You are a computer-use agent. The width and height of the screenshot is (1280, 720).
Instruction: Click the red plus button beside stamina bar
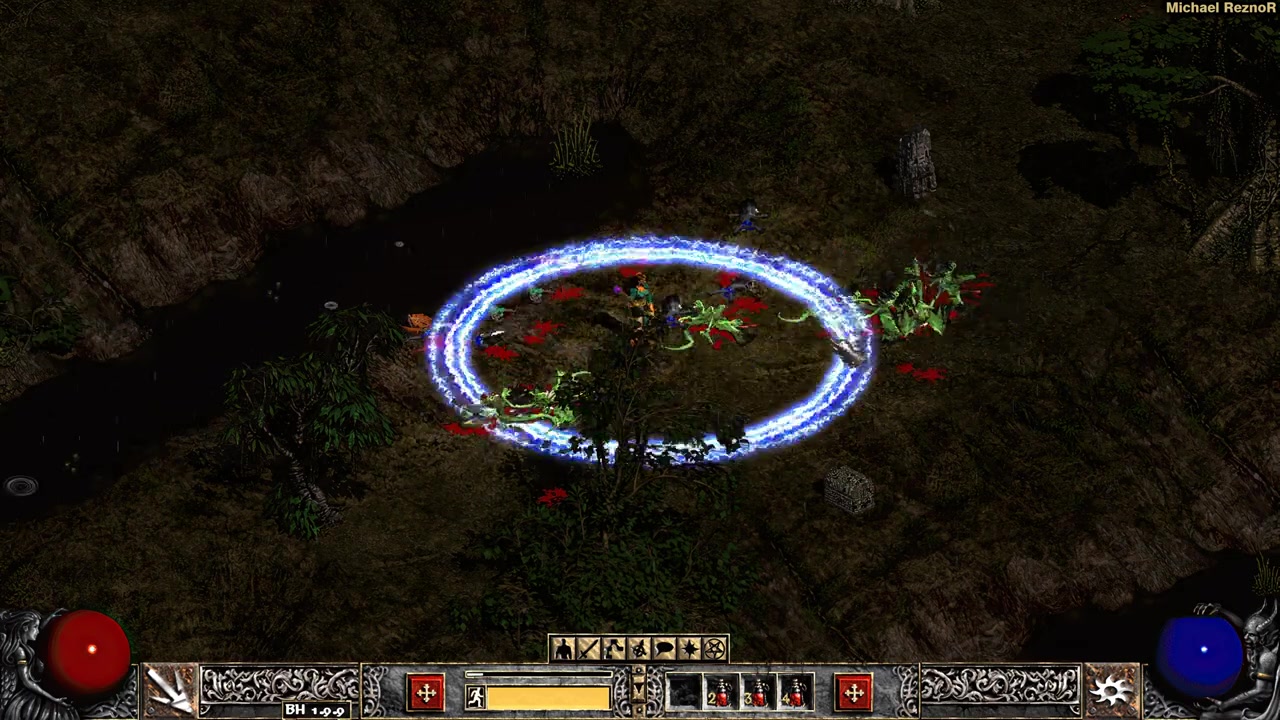(426, 693)
